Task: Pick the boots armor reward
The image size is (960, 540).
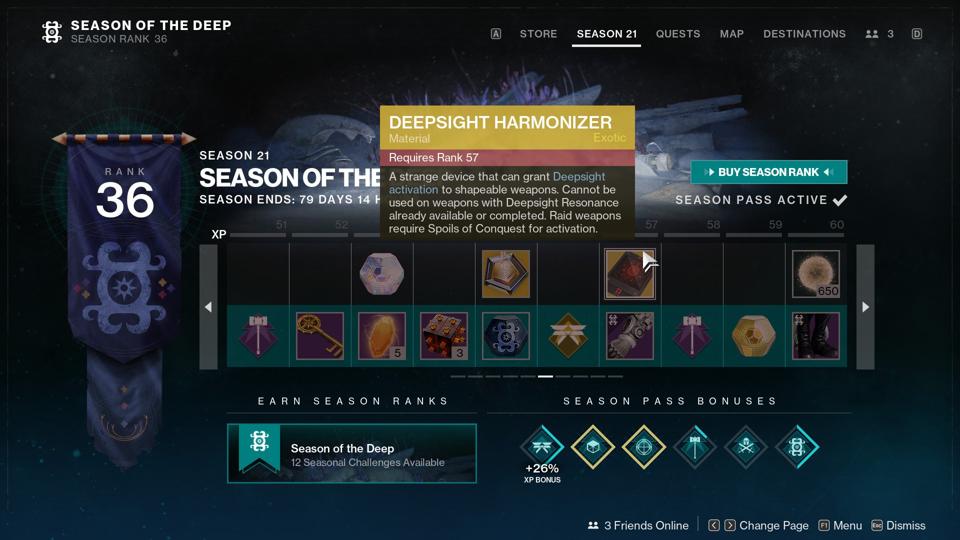Action: (x=816, y=336)
